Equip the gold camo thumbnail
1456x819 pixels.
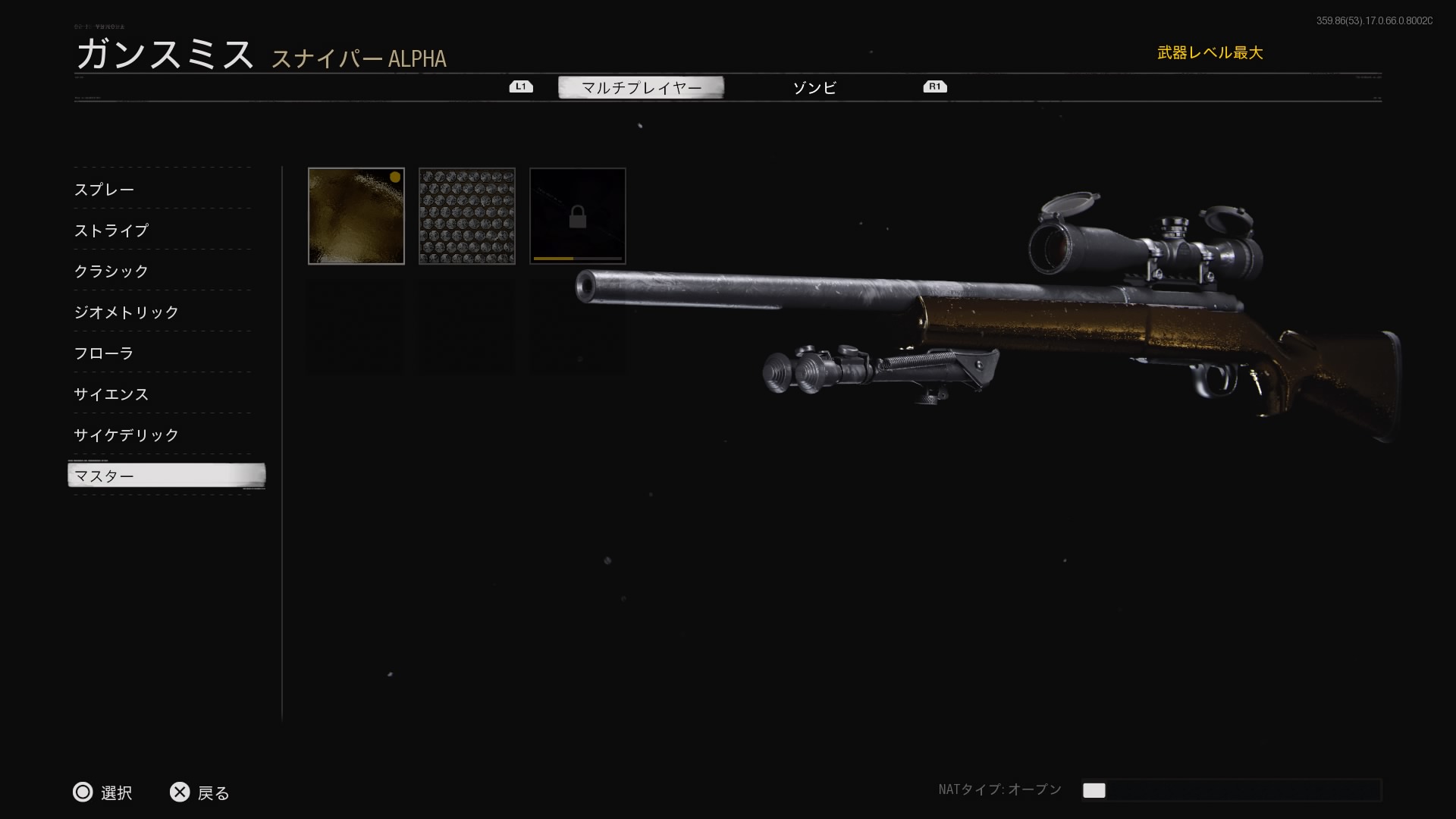tap(356, 216)
